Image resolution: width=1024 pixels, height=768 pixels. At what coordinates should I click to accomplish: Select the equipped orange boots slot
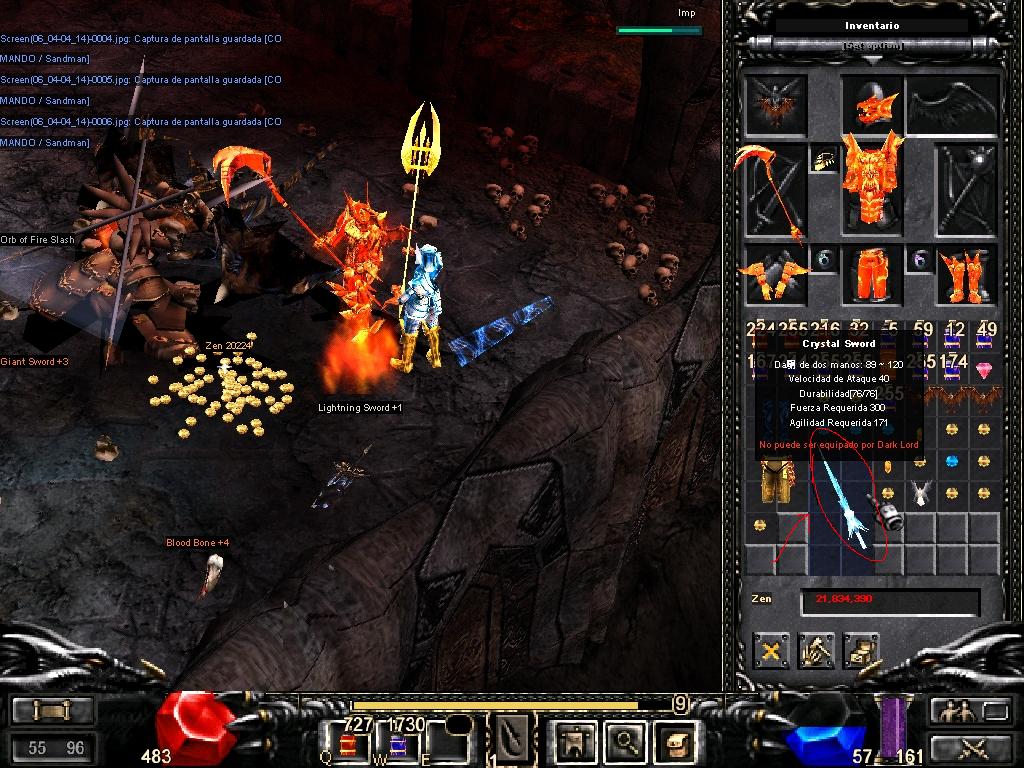pos(967,274)
